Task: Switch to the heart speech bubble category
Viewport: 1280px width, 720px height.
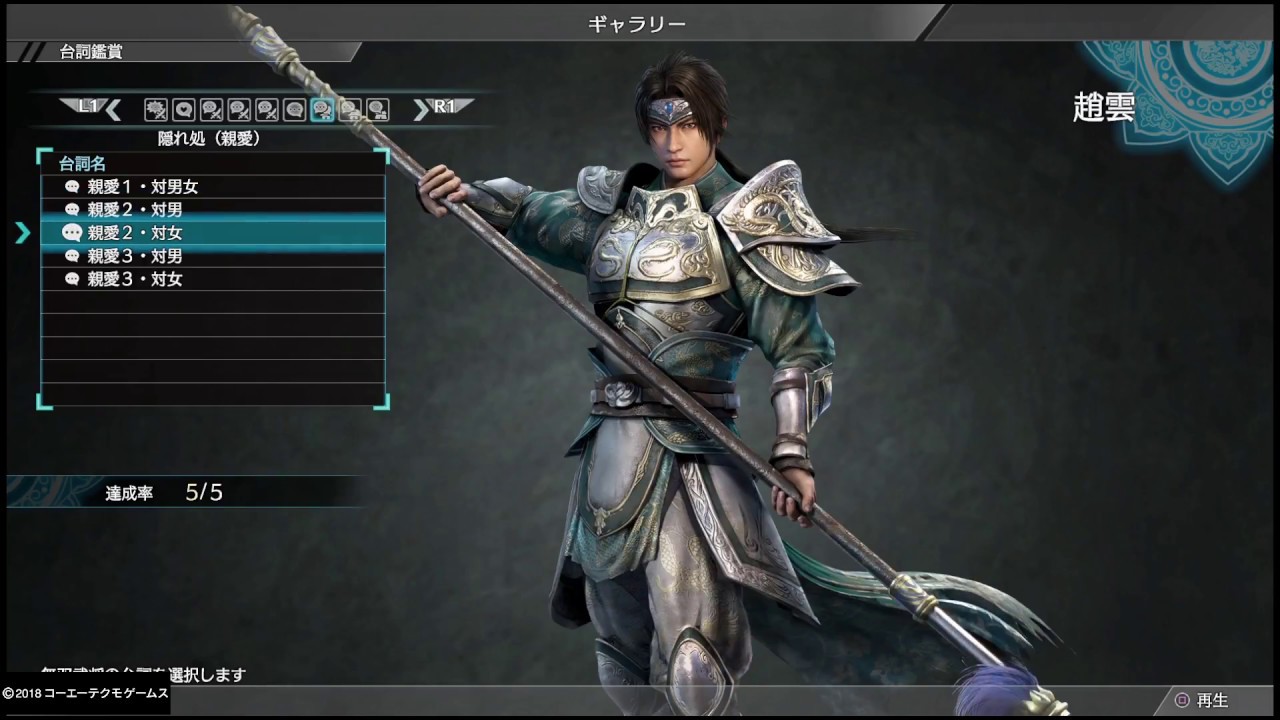Action: (184, 110)
